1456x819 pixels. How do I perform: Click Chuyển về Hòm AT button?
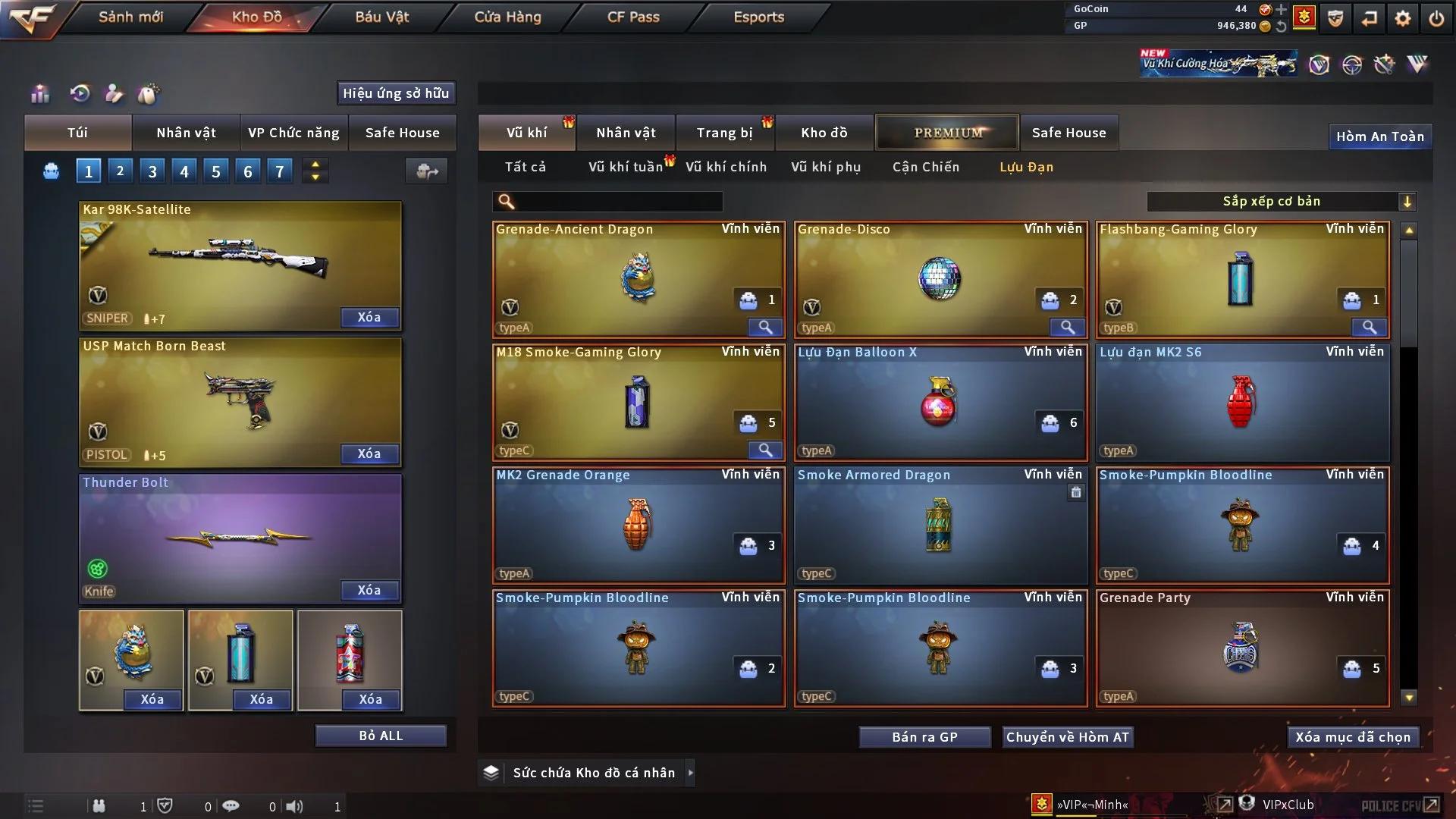pos(1067,737)
